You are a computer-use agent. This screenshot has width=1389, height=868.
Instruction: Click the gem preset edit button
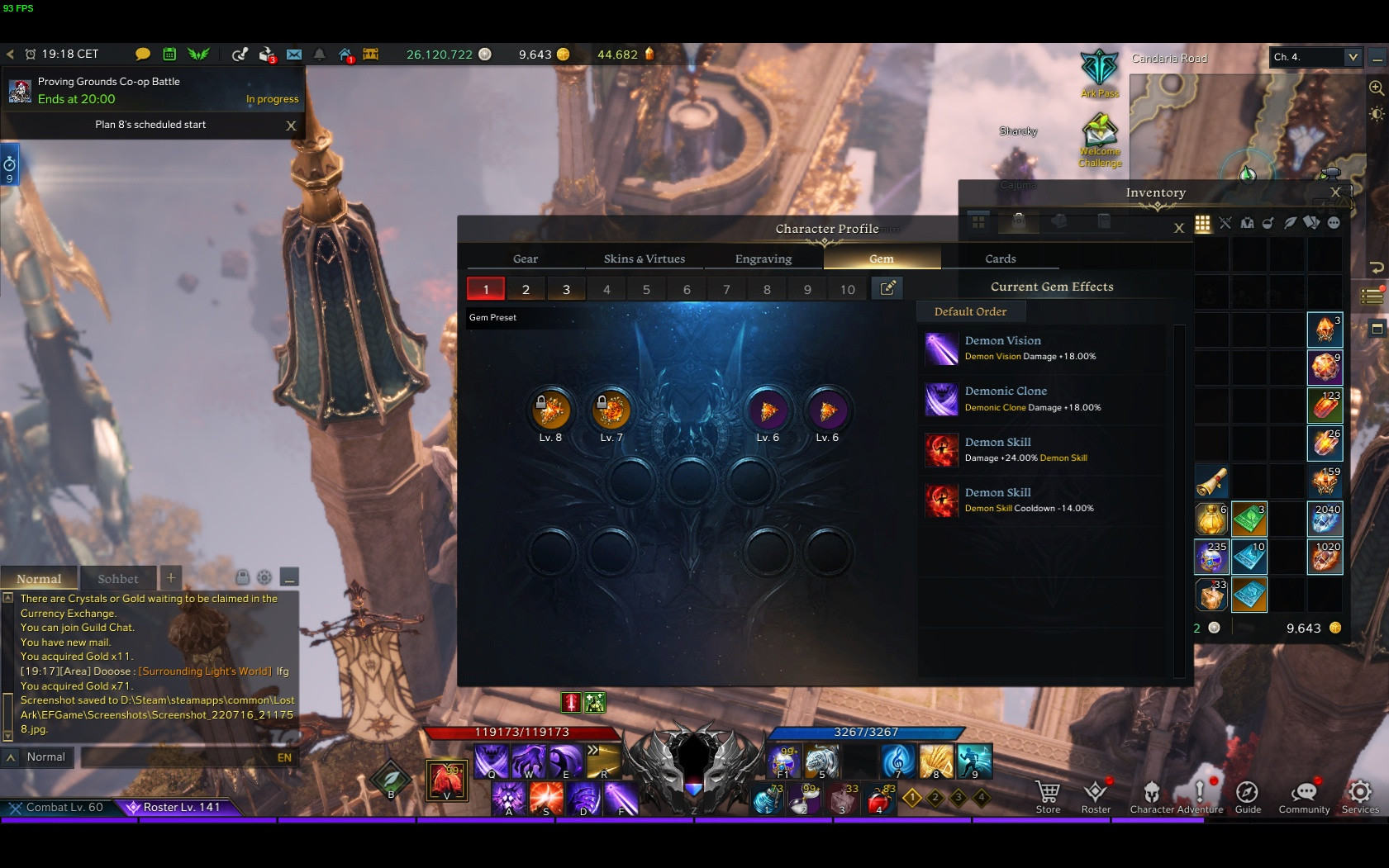click(x=887, y=288)
